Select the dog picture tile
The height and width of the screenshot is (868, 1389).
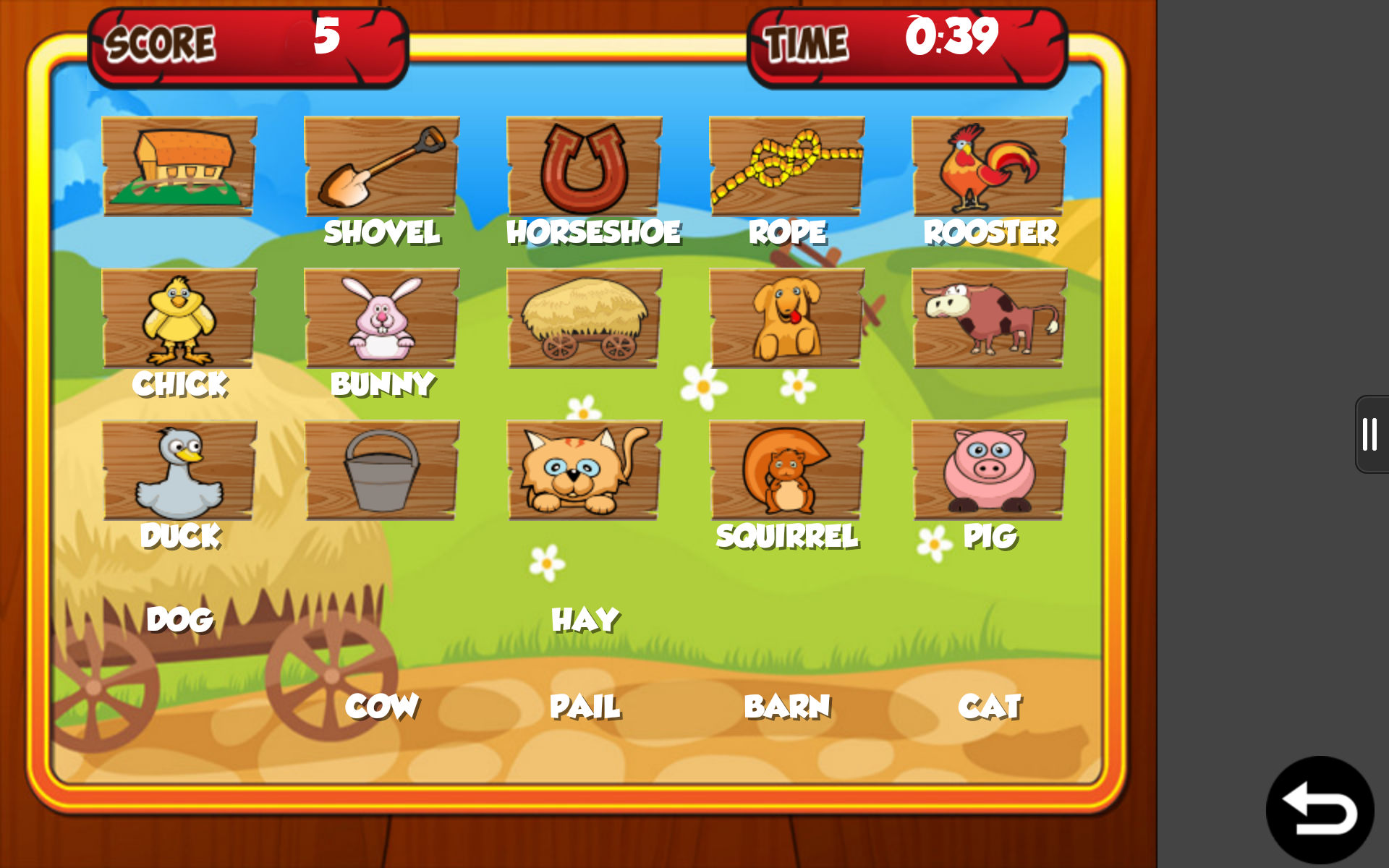pos(786,318)
